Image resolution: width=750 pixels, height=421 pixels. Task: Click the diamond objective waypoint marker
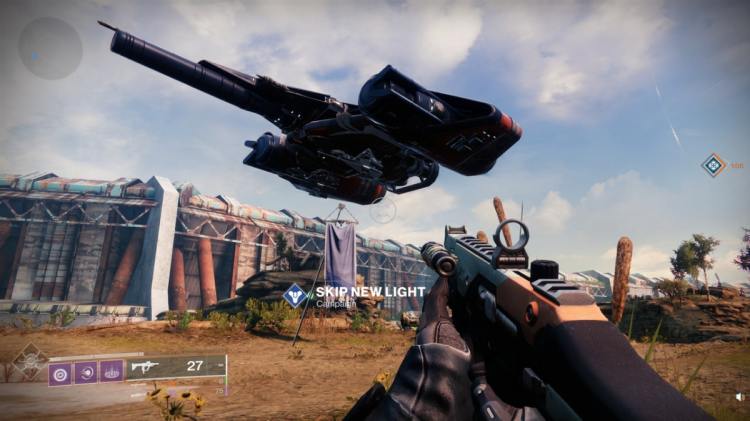[x=712, y=165]
